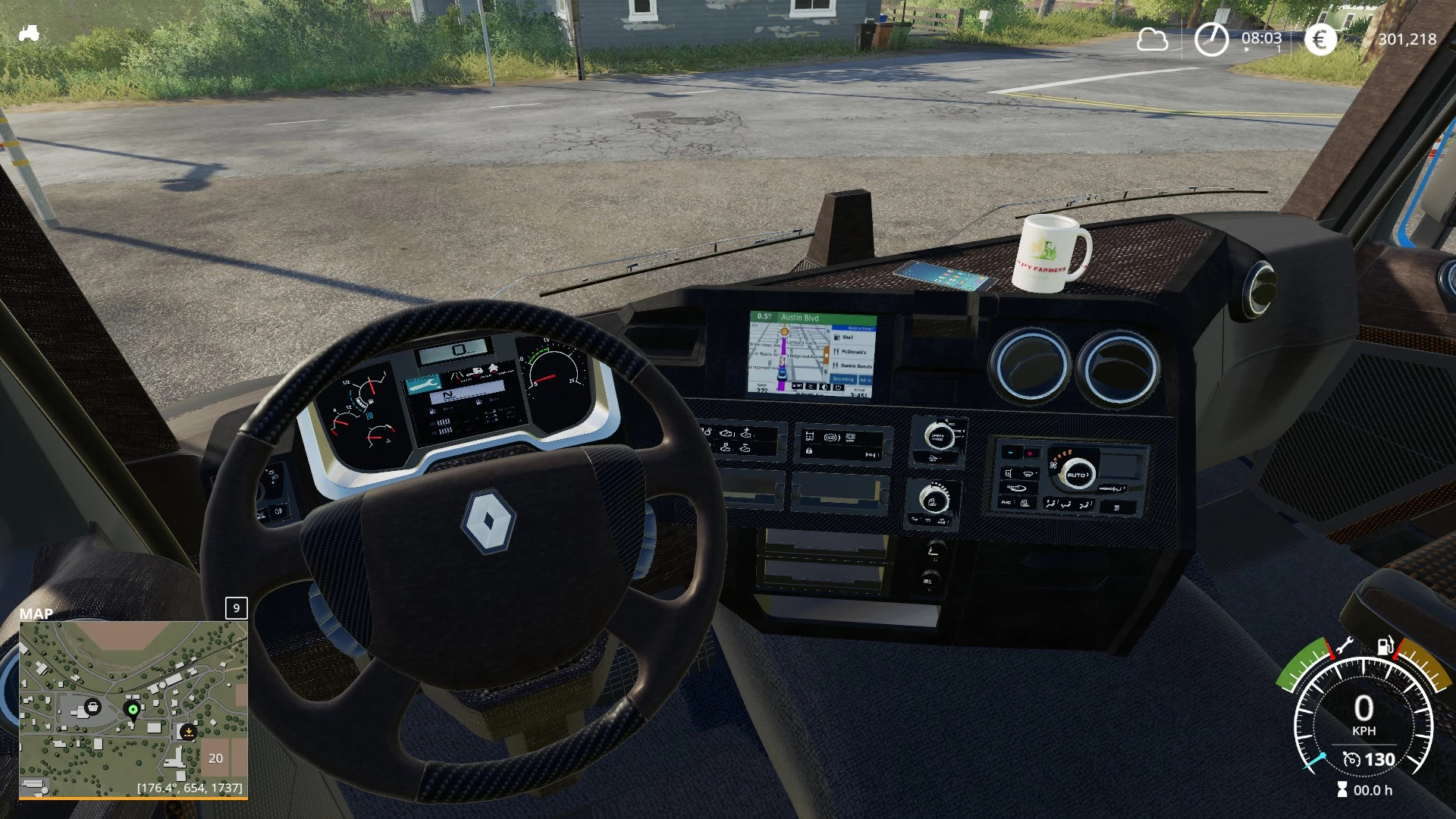1456x819 pixels.
Task: Click the fuel pump icon on the speedometer
Action: [1385, 646]
